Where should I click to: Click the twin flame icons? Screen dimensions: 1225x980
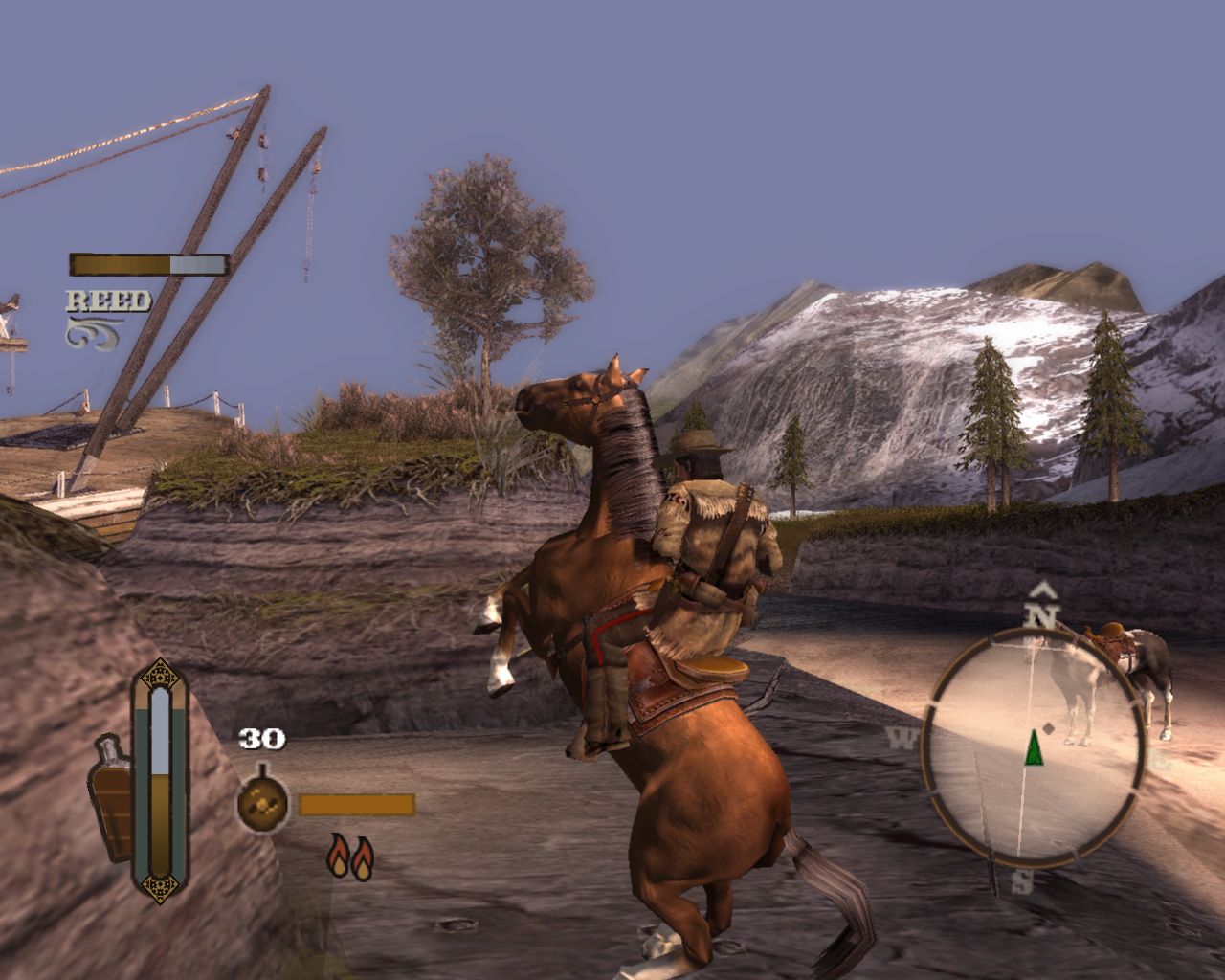click(x=349, y=856)
